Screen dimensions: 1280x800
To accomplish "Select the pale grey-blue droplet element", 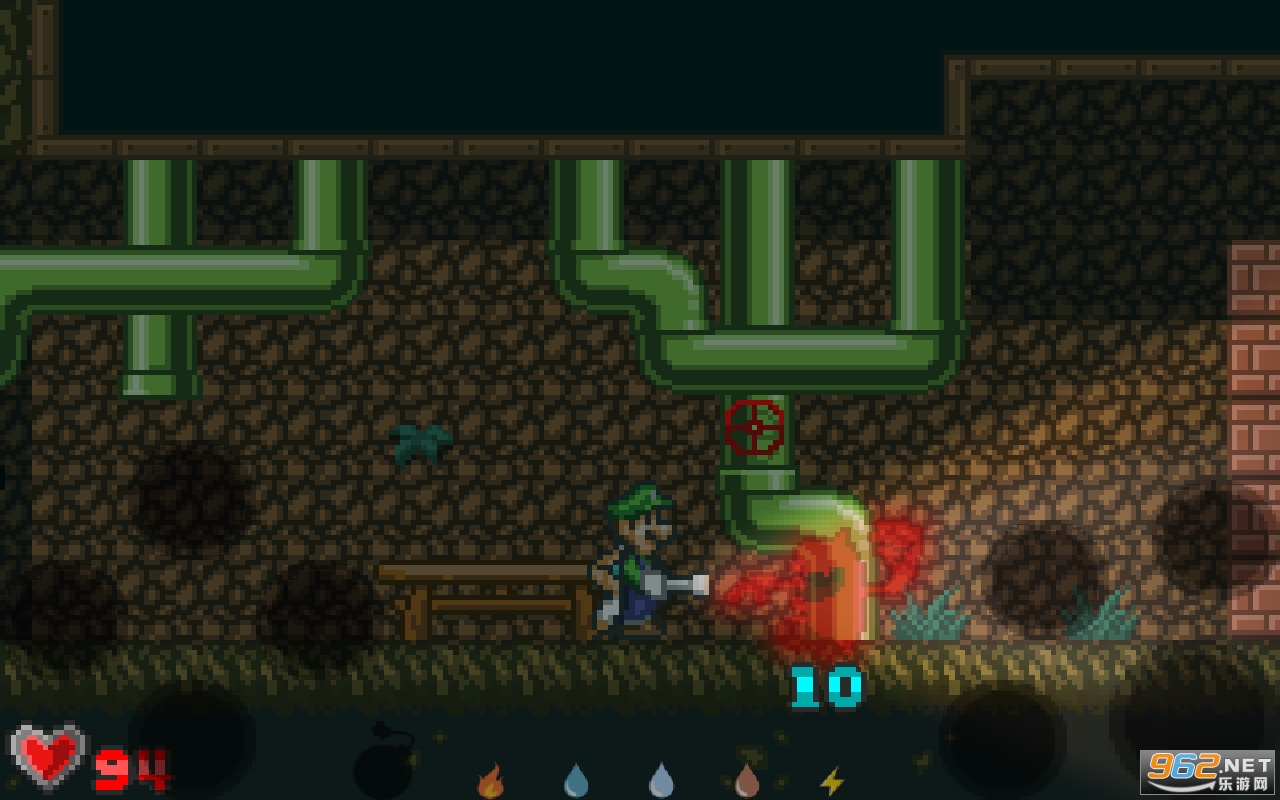I will coord(661,780).
